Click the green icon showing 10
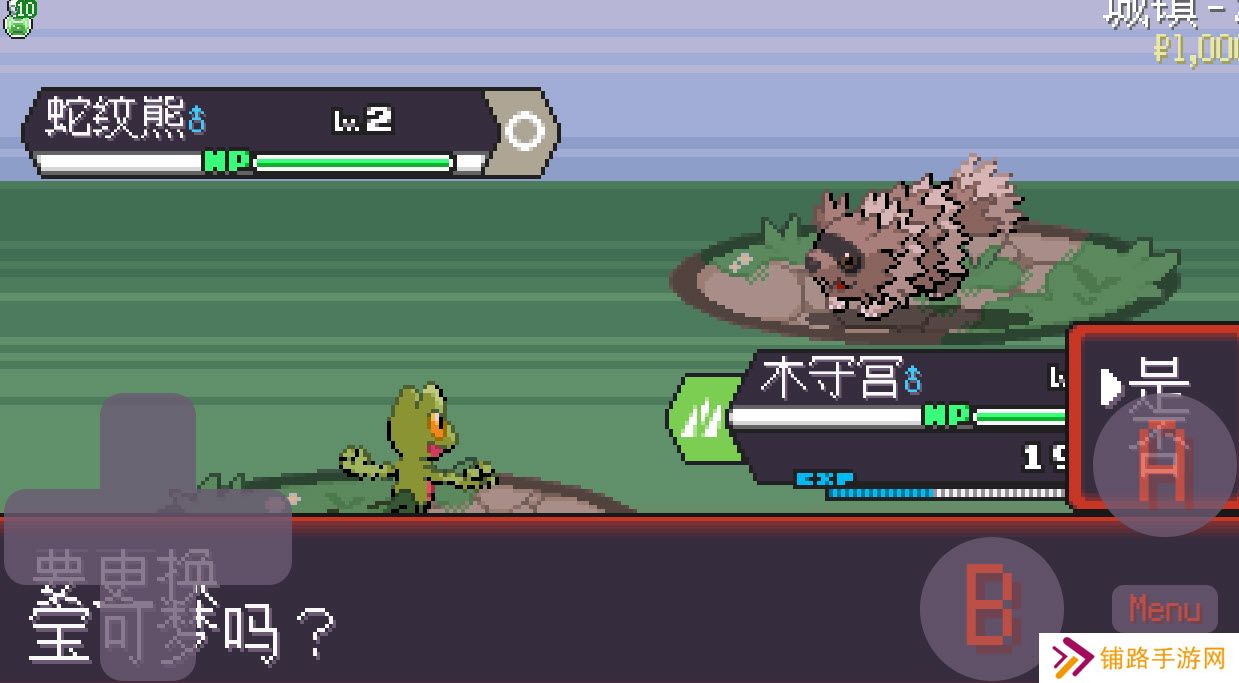The height and width of the screenshot is (683, 1239). tap(18, 18)
